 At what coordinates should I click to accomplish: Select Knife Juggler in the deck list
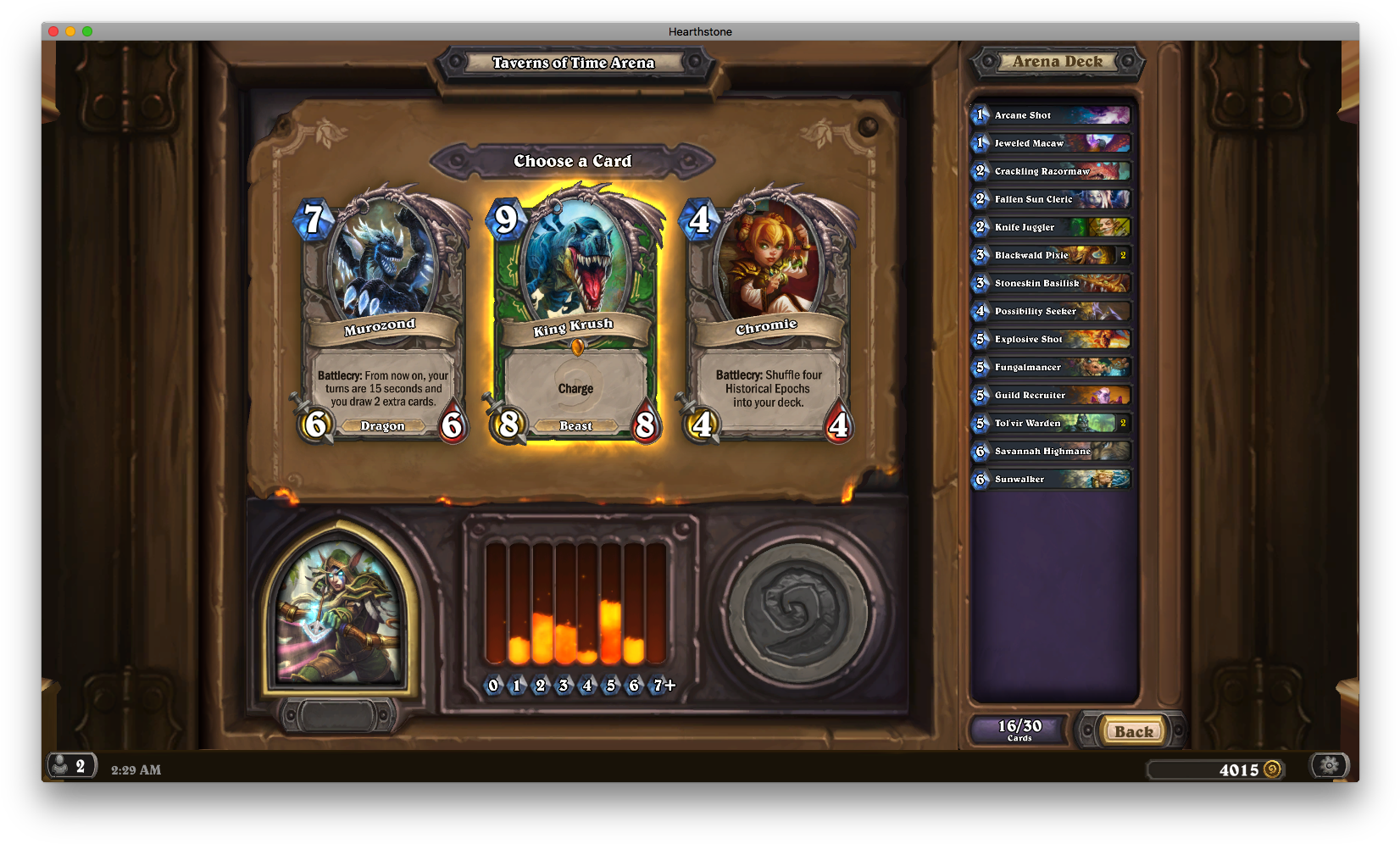click(1051, 227)
